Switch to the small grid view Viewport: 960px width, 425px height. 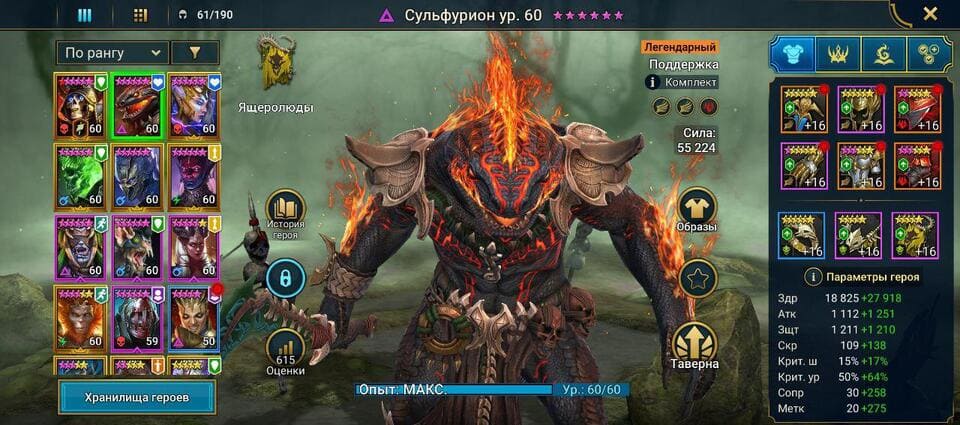coord(140,15)
